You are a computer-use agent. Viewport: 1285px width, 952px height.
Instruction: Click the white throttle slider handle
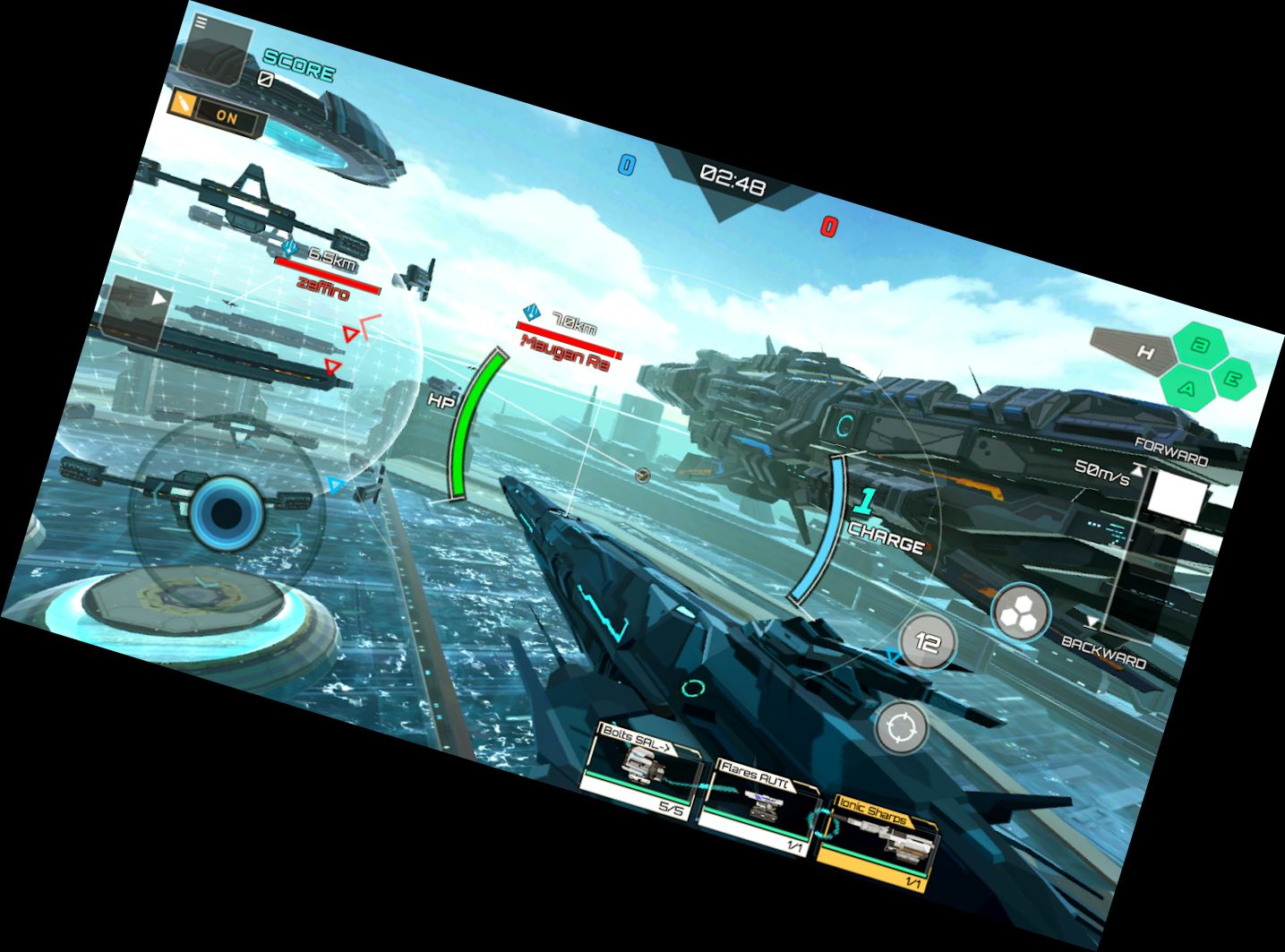(x=1175, y=497)
